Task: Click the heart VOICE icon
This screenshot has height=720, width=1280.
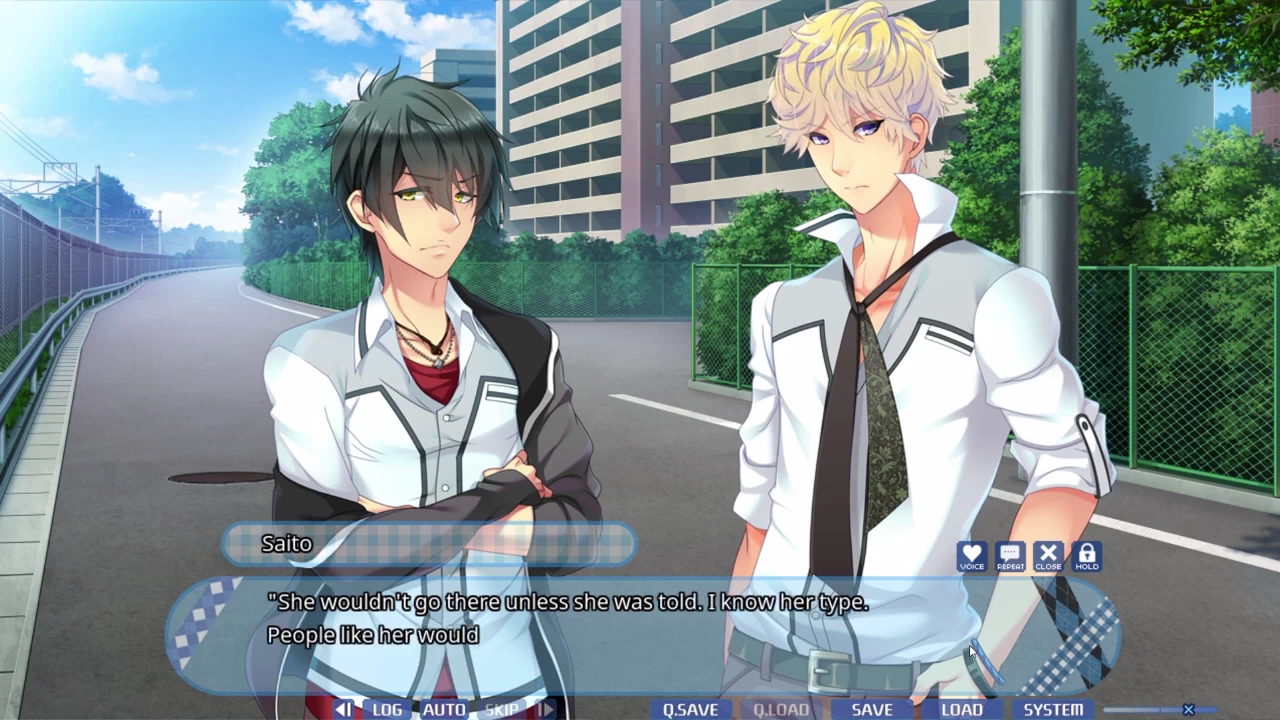Action: 972,556
